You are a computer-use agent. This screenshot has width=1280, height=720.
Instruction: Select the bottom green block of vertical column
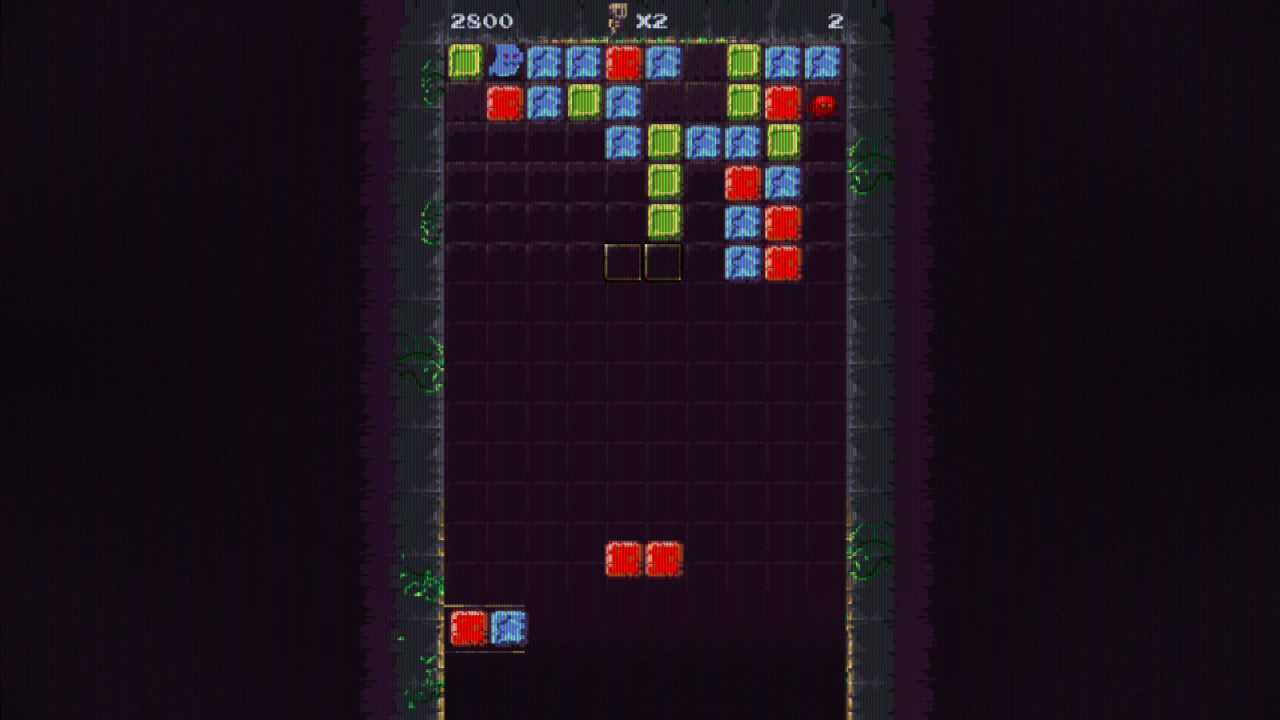click(664, 219)
